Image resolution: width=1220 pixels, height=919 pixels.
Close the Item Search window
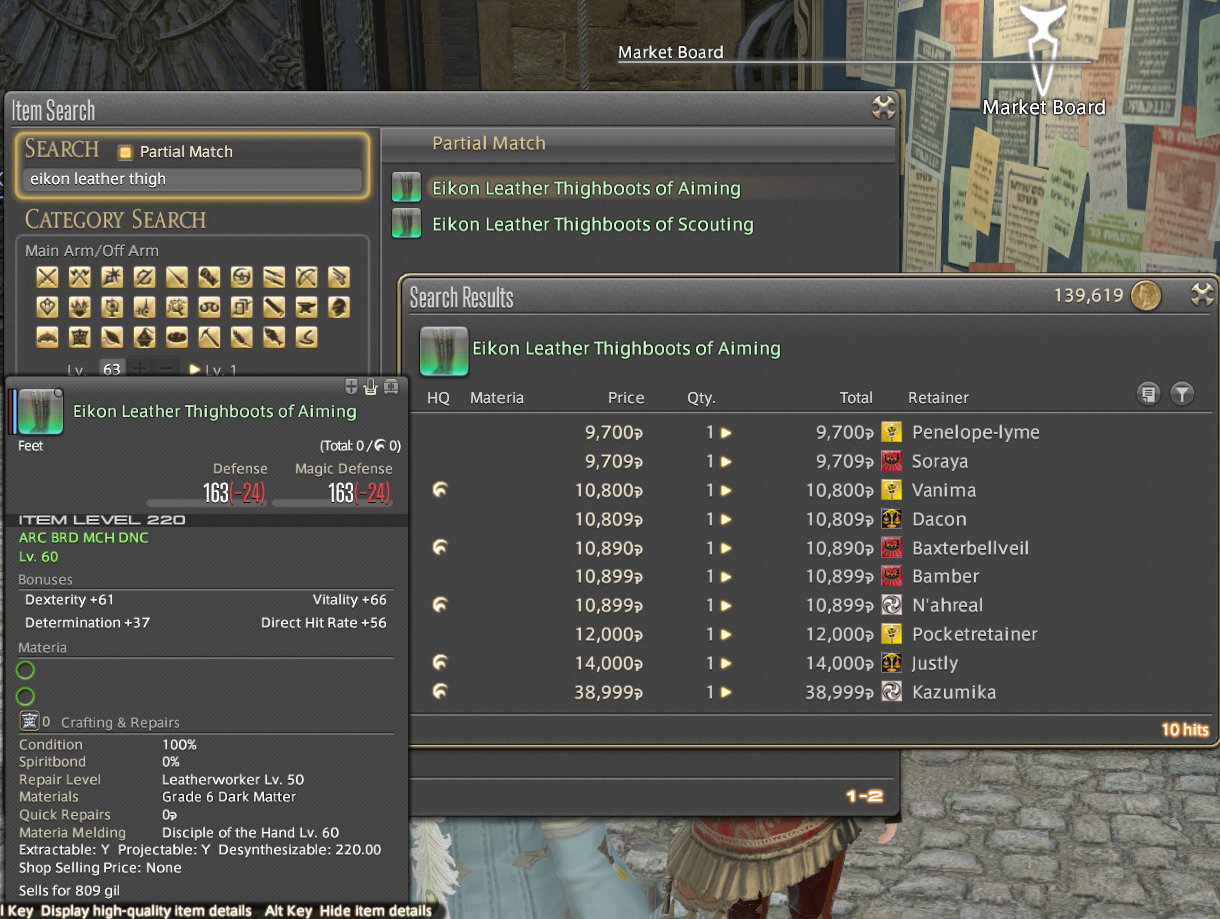[883, 108]
